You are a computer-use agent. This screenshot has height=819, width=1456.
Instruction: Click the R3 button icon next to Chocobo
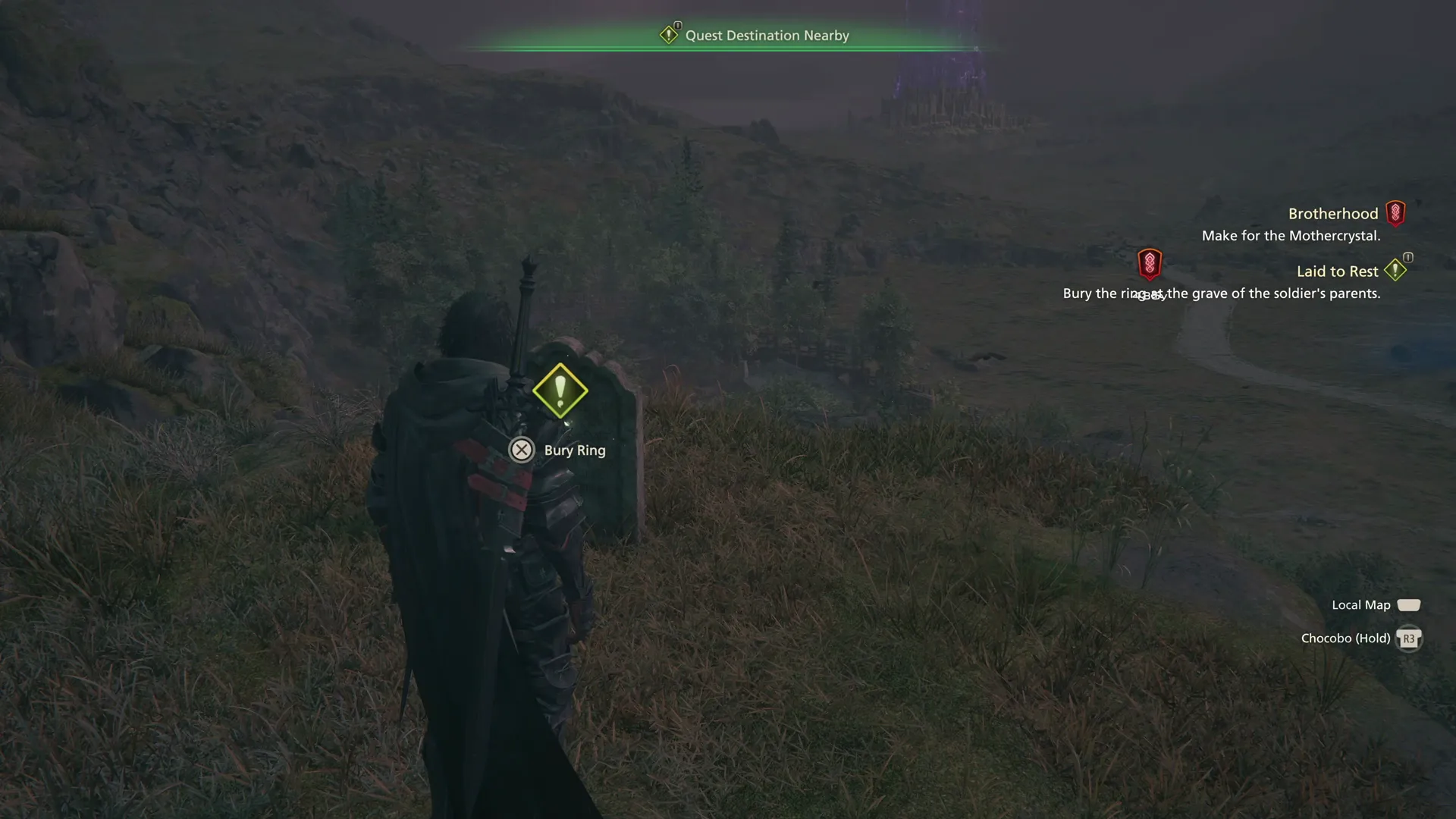pos(1408,639)
